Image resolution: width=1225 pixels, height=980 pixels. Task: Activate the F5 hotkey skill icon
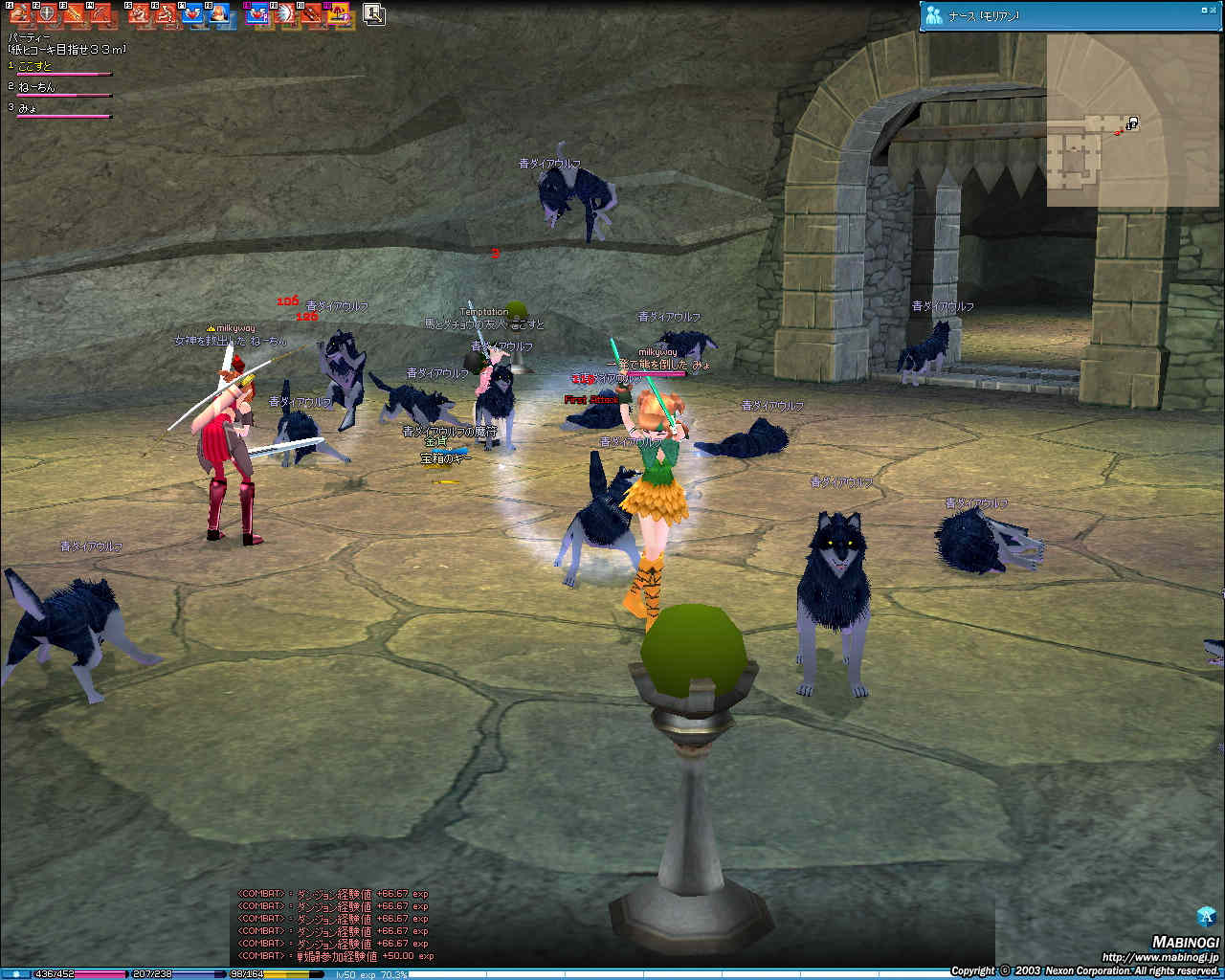click(x=139, y=14)
